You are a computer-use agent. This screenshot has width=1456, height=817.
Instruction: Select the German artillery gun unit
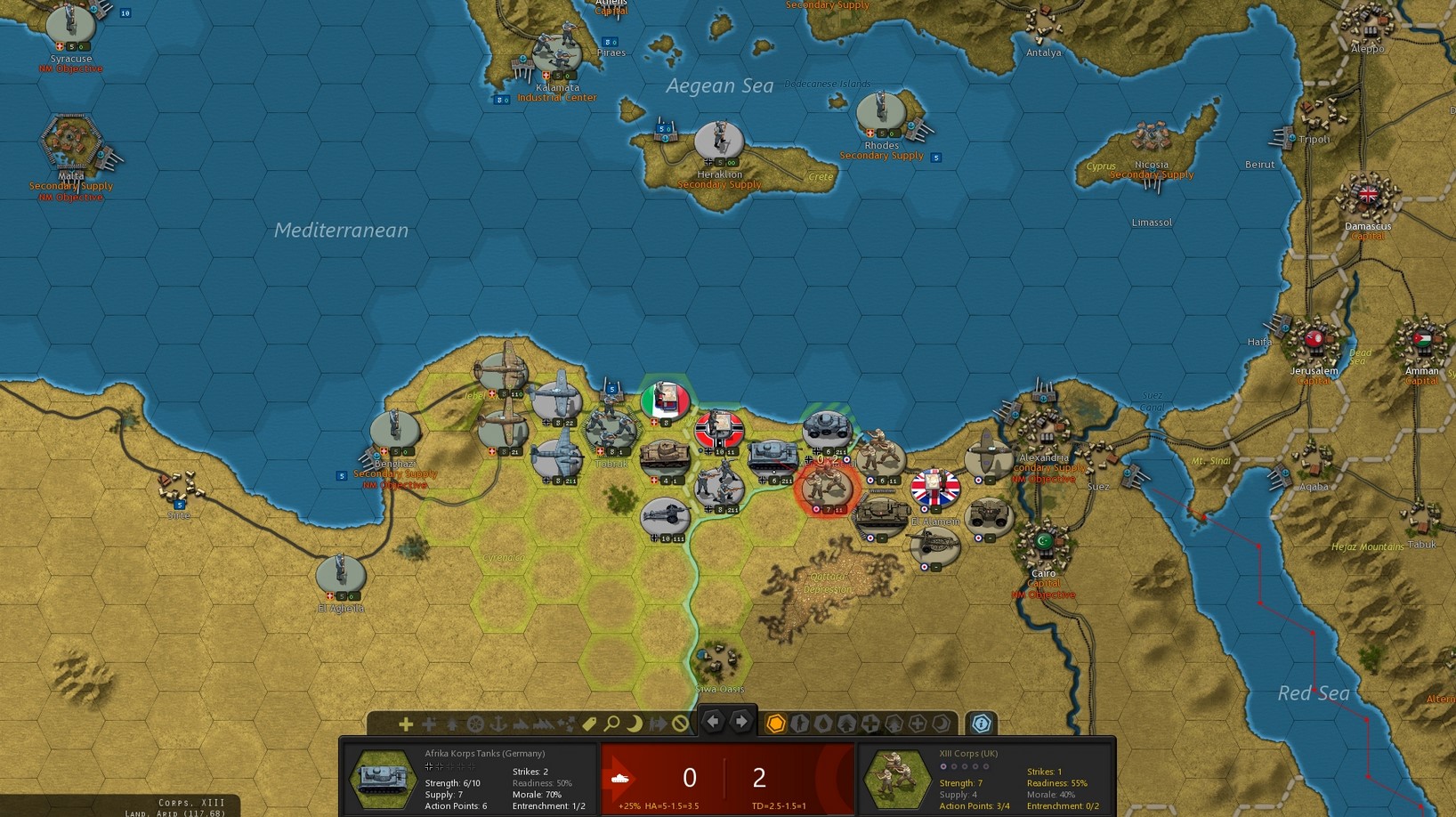[665, 516]
